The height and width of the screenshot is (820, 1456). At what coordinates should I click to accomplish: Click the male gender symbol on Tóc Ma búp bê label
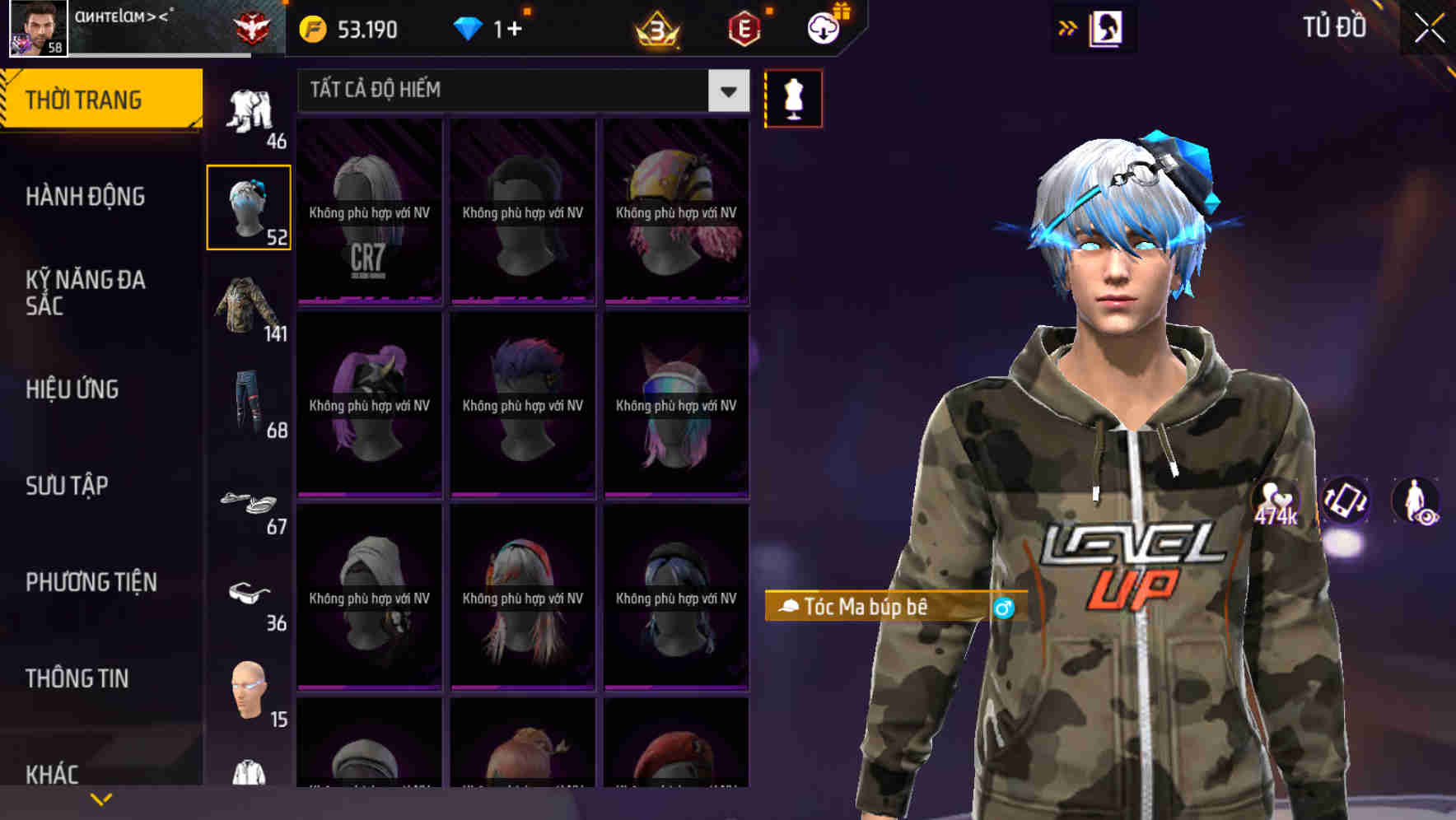point(1003,609)
